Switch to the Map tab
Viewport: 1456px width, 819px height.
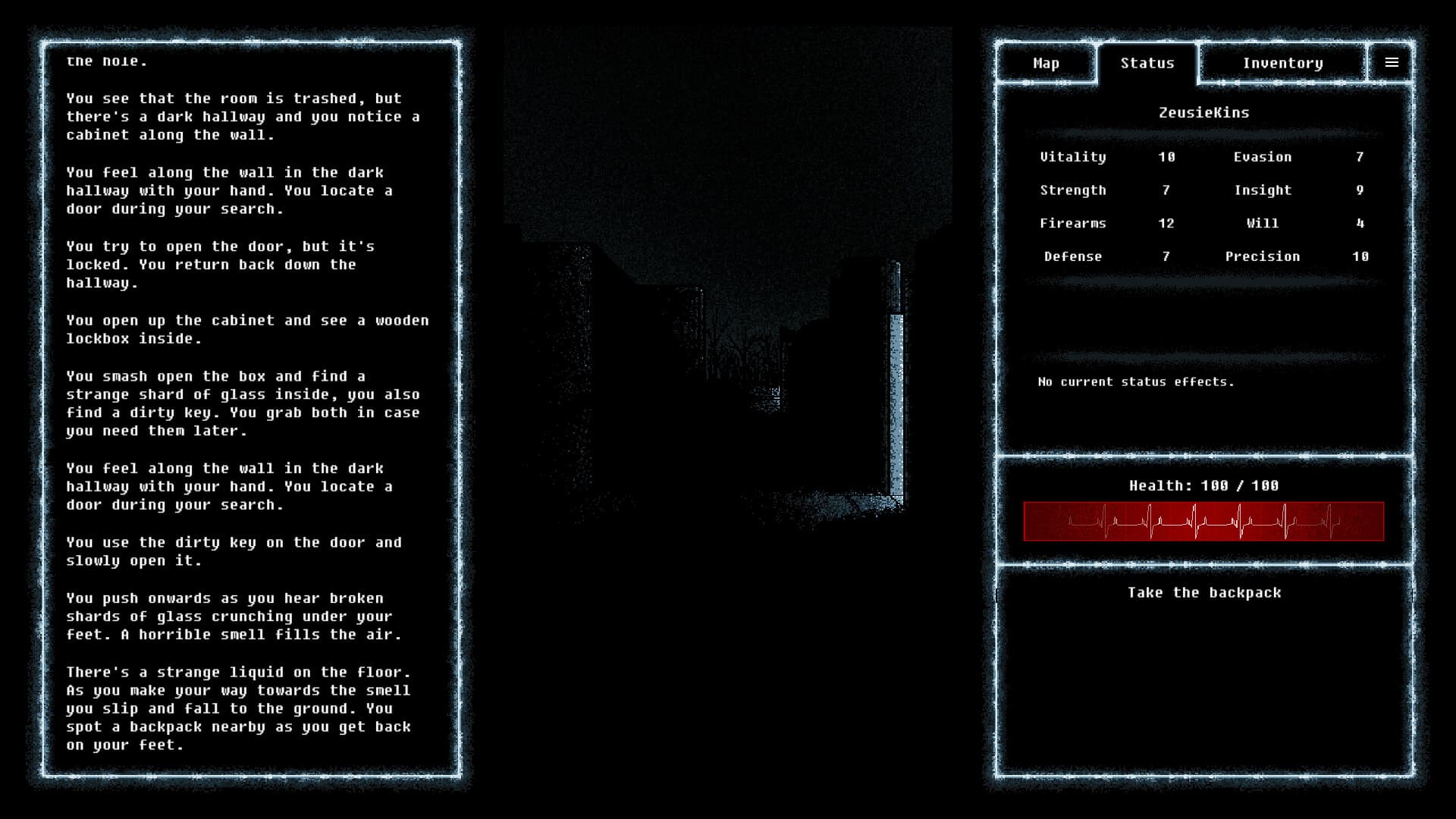coord(1046,63)
